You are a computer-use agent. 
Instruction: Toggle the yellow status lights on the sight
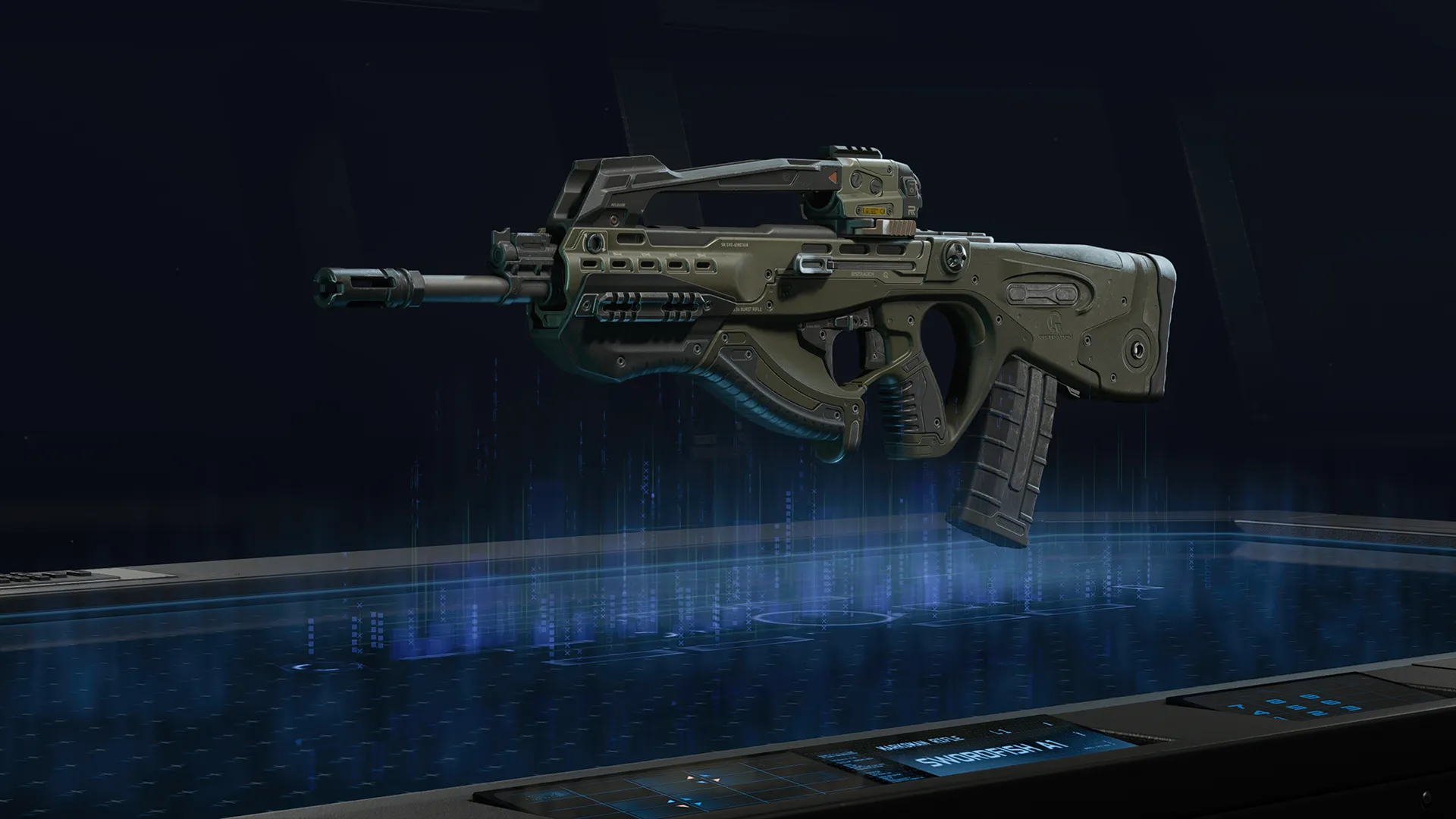874,210
